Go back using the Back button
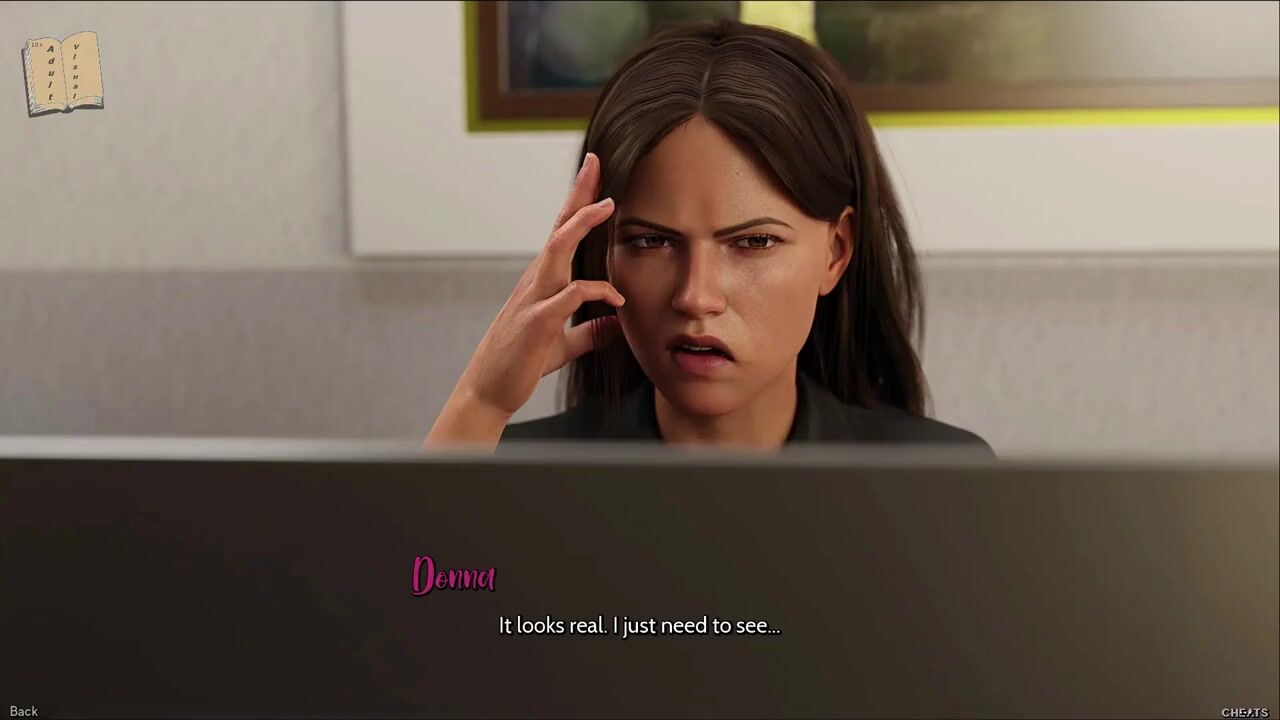 (24, 711)
